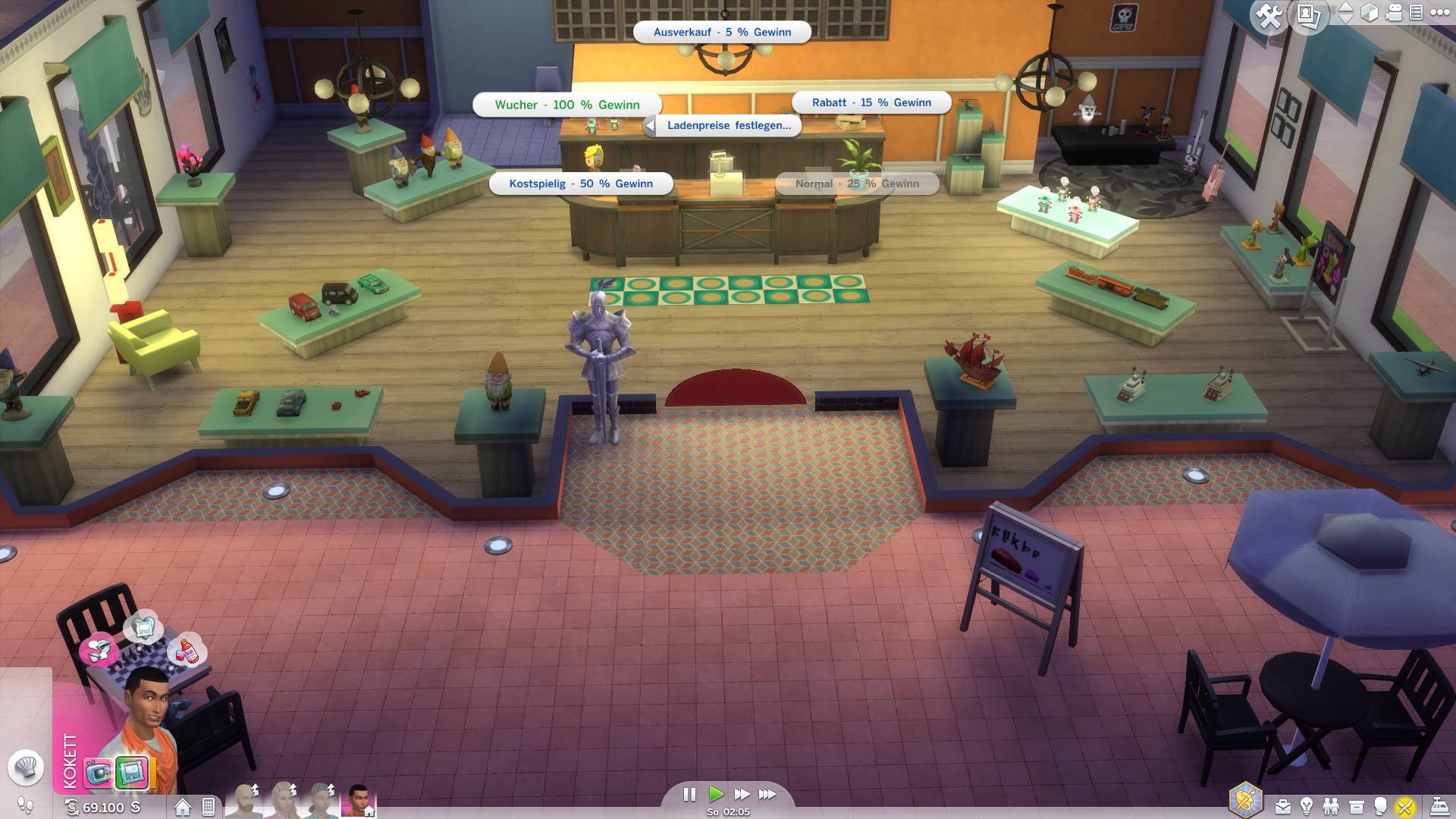Viewport: 1456px width, 819px height.
Task: Open the three-dots game options menu
Action: [x=1439, y=12]
